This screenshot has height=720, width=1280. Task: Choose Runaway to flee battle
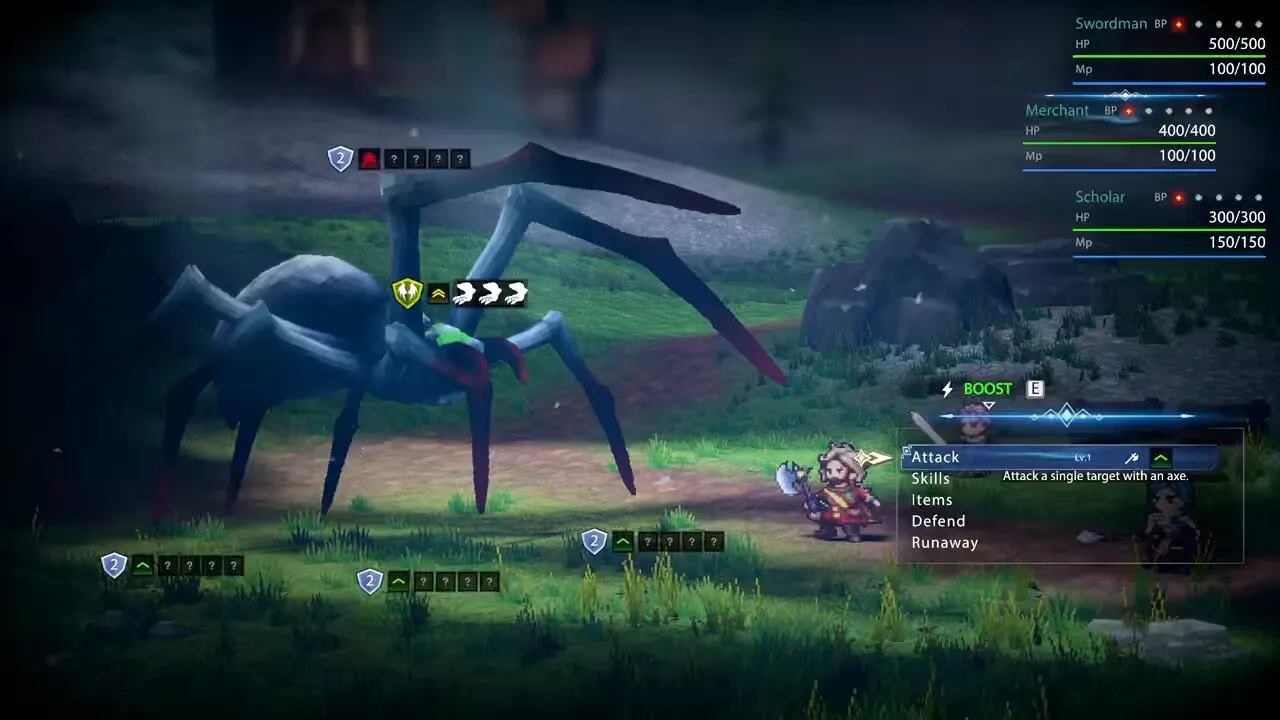[x=944, y=543]
